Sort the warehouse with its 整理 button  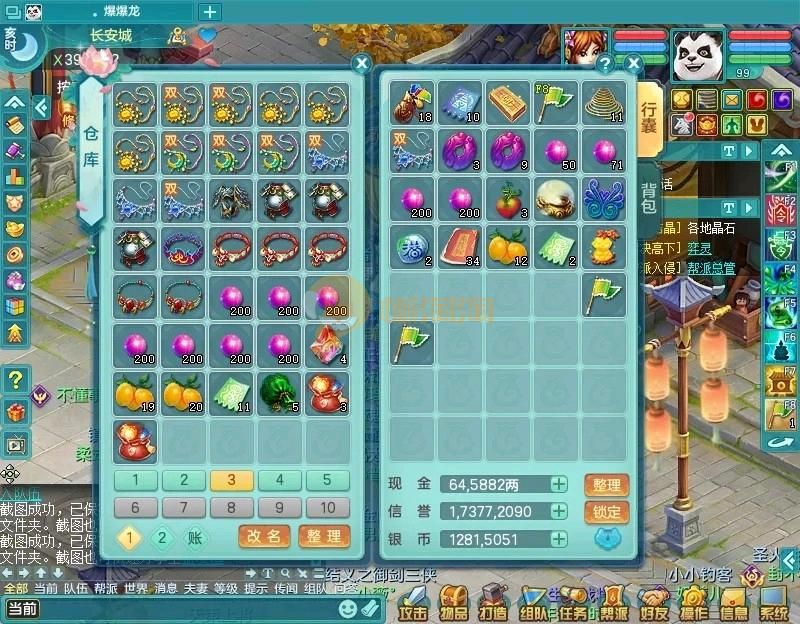tap(324, 537)
